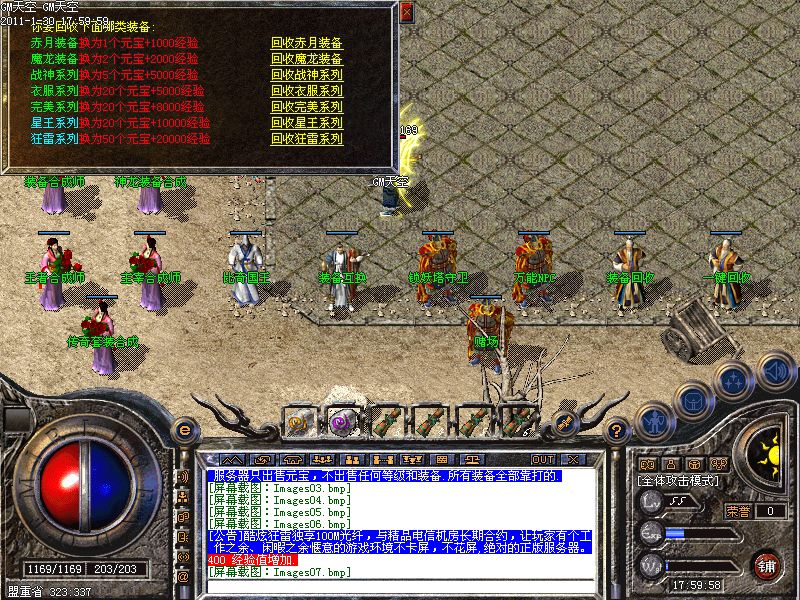Close the NPC recycle dialog window

406,13
